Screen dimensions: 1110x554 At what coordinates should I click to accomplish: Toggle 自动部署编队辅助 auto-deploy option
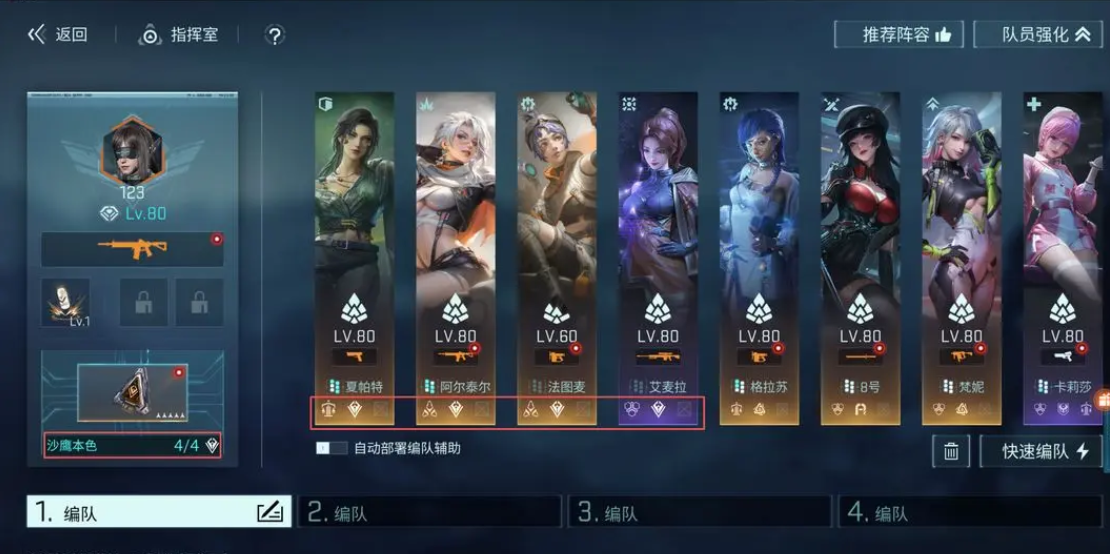[331, 449]
